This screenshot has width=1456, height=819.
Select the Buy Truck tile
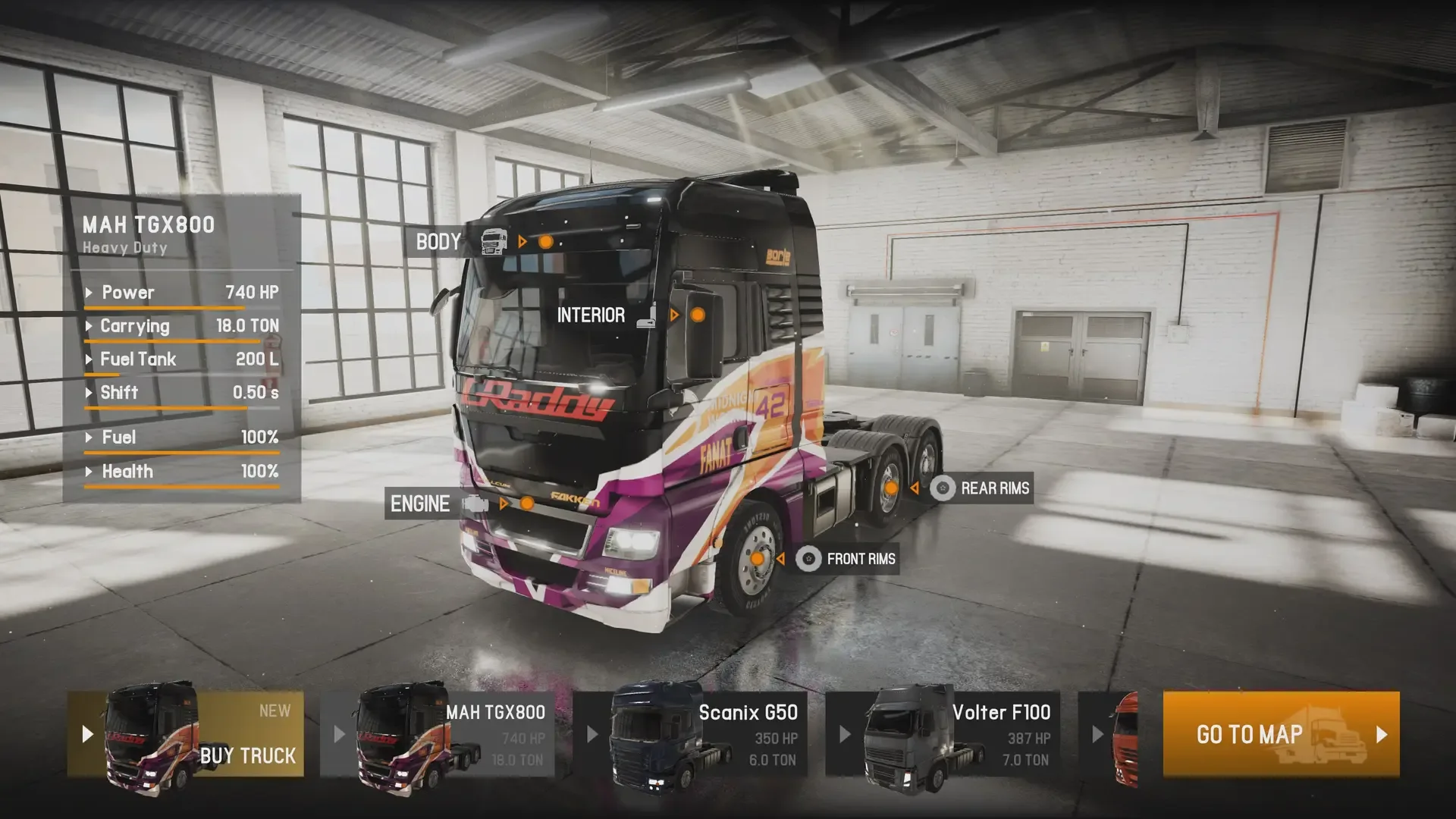[x=186, y=734]
